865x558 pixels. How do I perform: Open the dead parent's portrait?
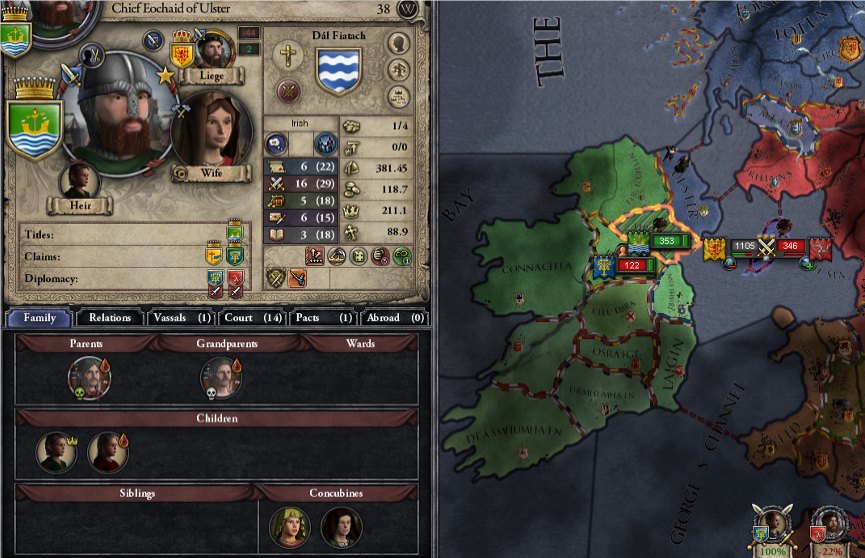(x=87, y=377)
